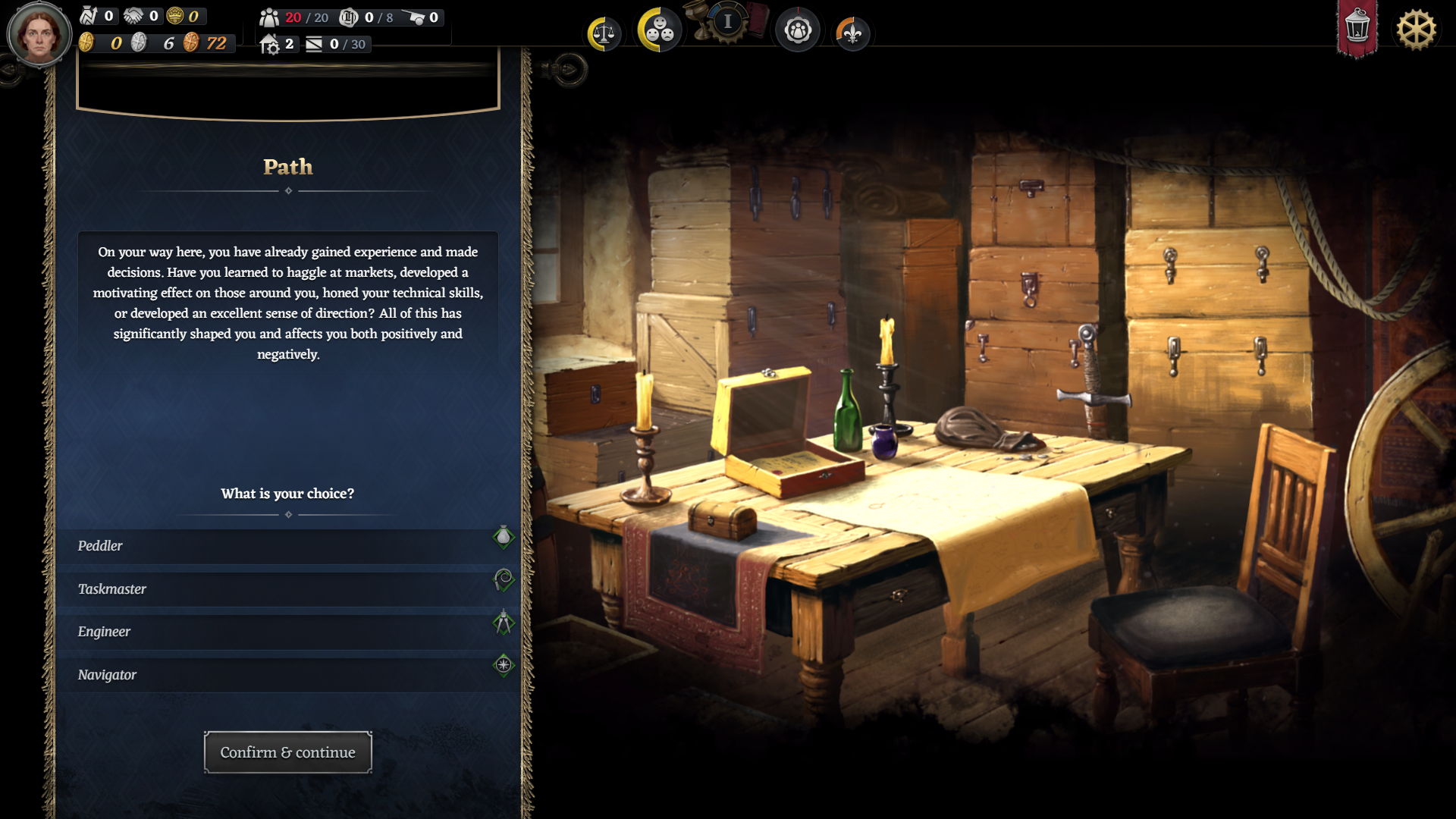
Task: Choose the Peddler path
Action: pyautogui.click(x=287, y=546)
